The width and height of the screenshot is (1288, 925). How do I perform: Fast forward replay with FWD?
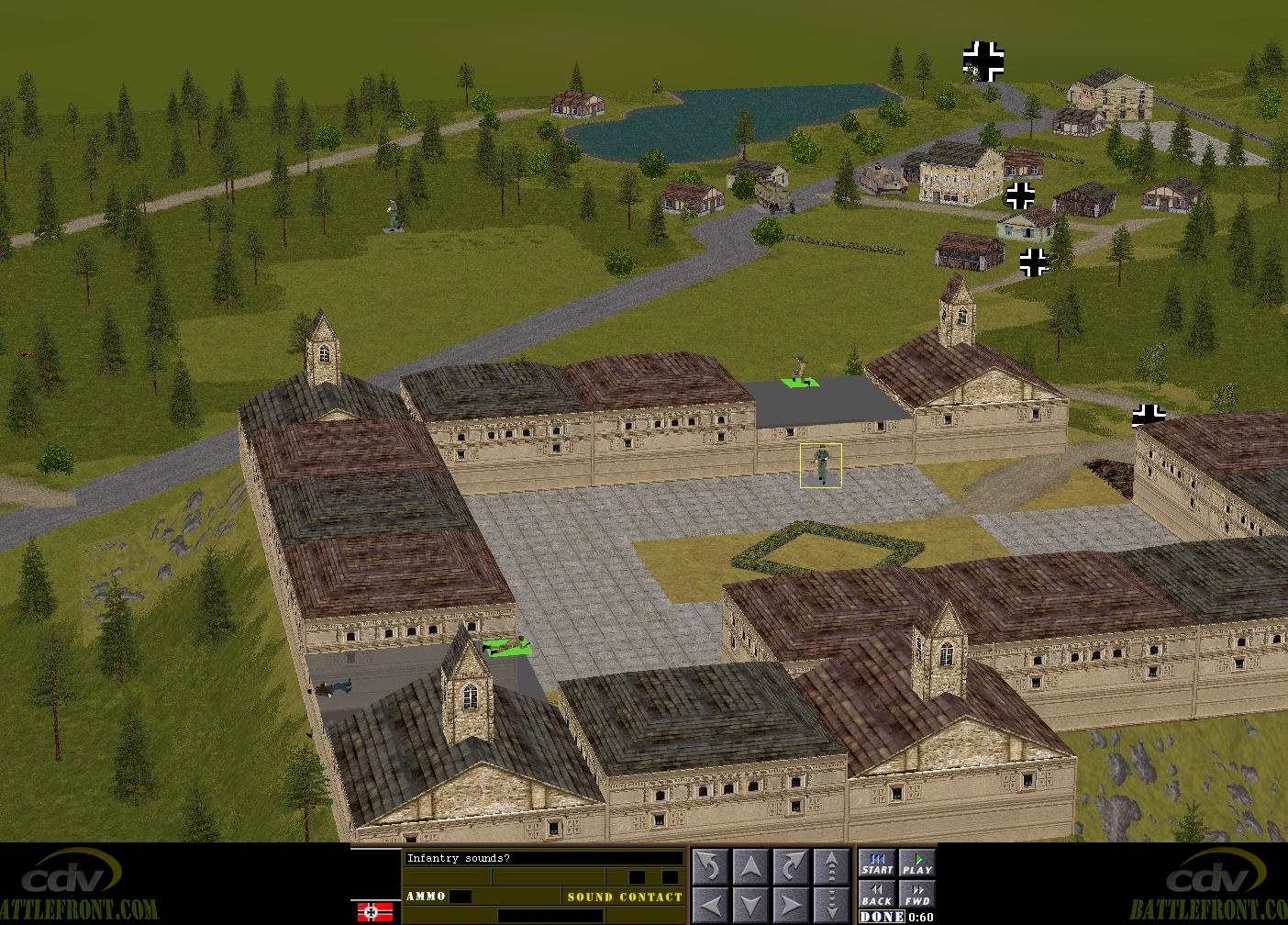(916, 894)
